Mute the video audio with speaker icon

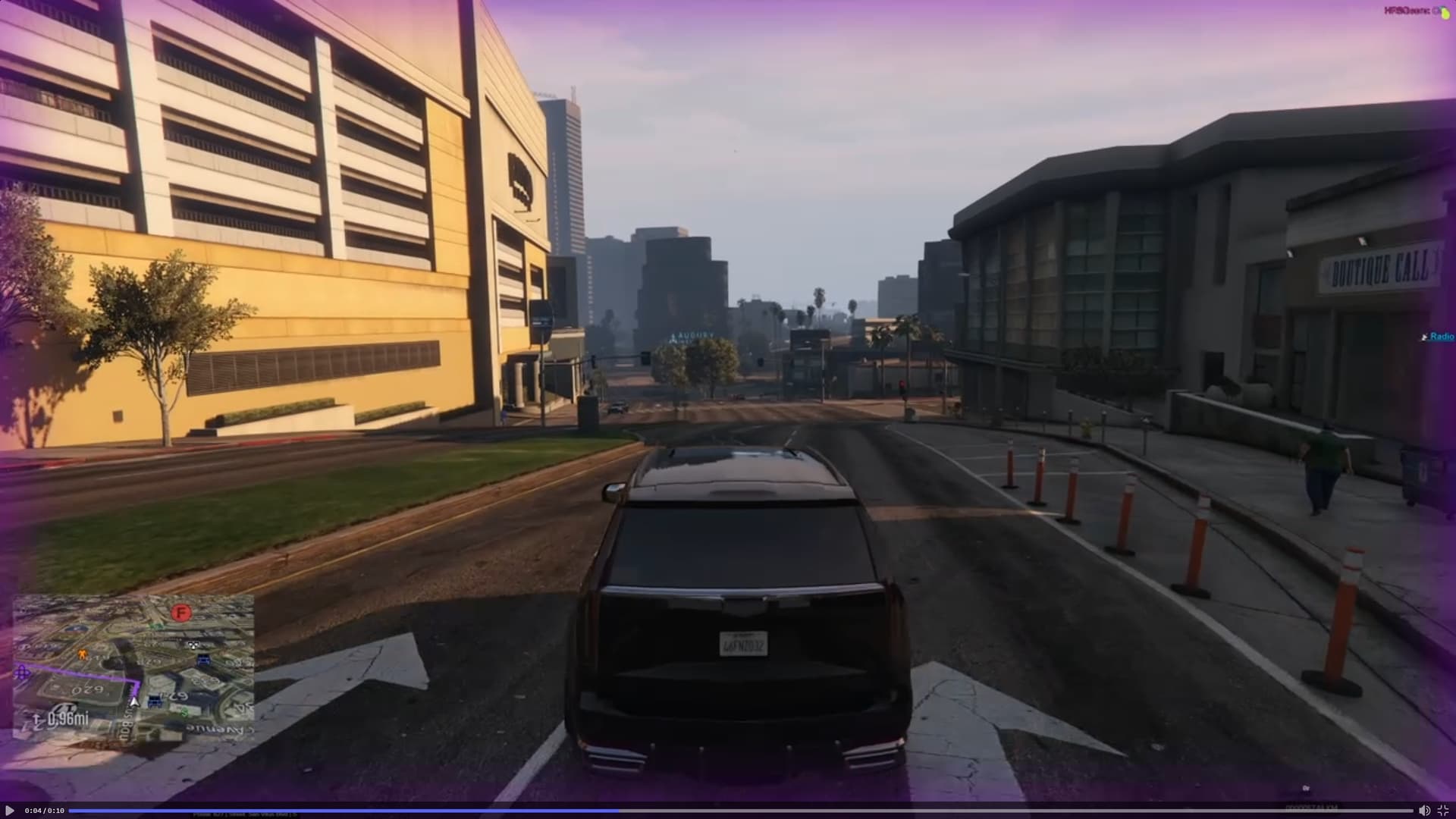1425,811
